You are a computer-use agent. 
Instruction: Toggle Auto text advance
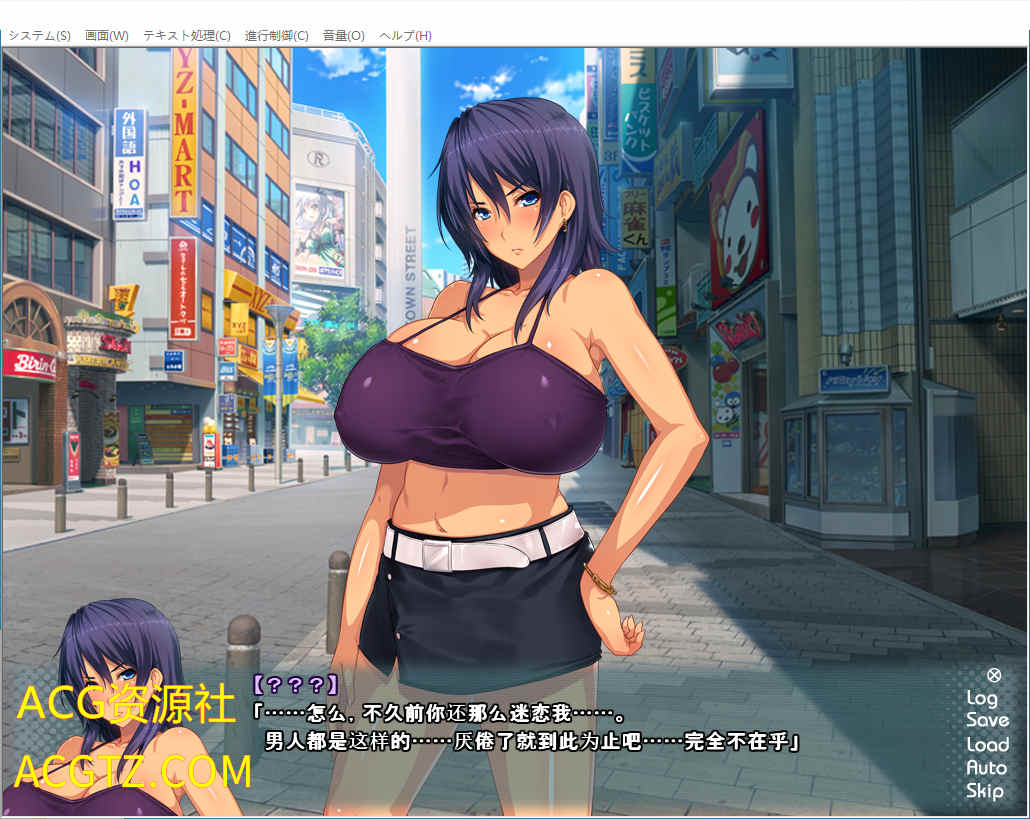tap(986, 768)
